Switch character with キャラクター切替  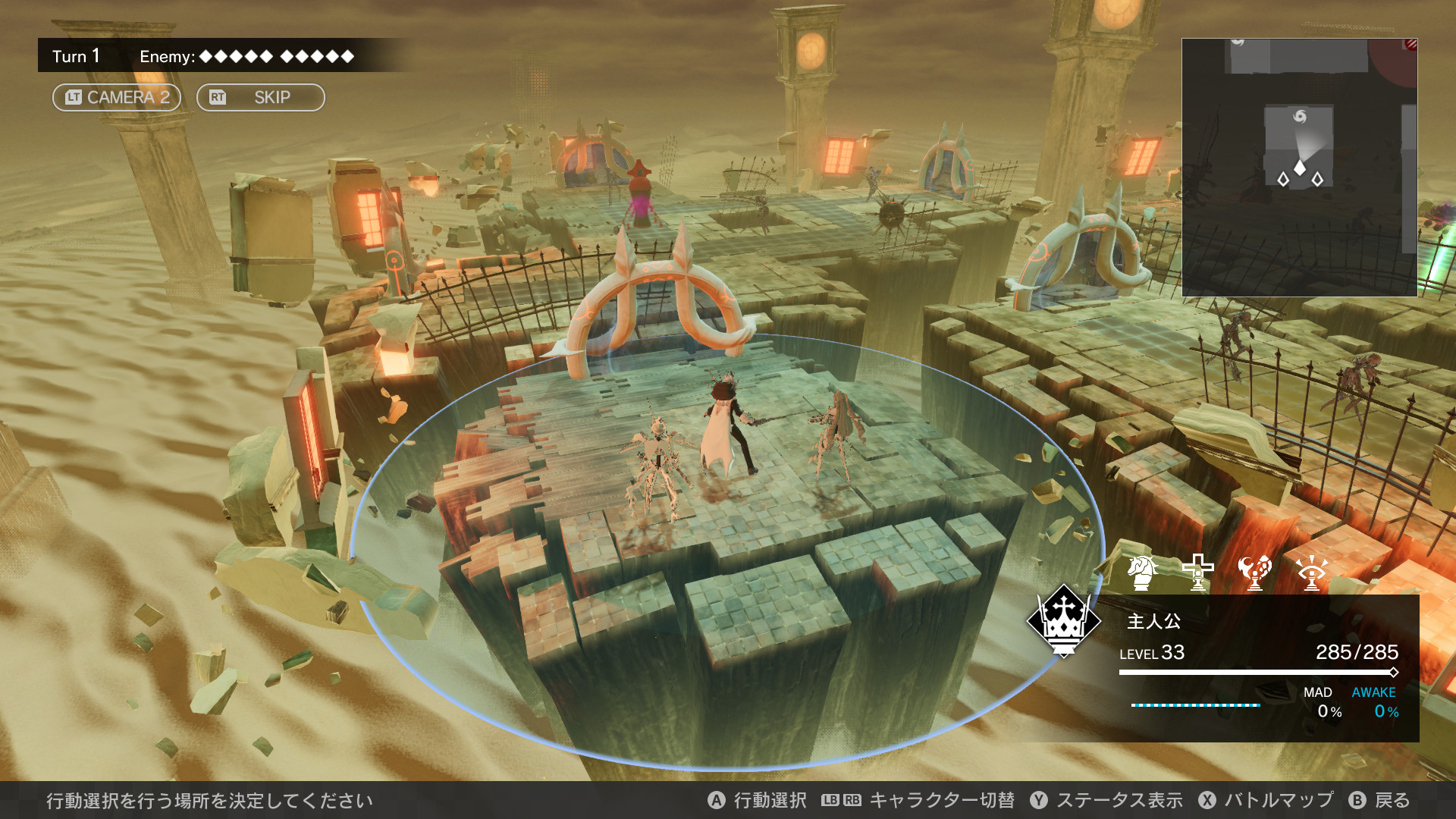[x=918, y=800]
